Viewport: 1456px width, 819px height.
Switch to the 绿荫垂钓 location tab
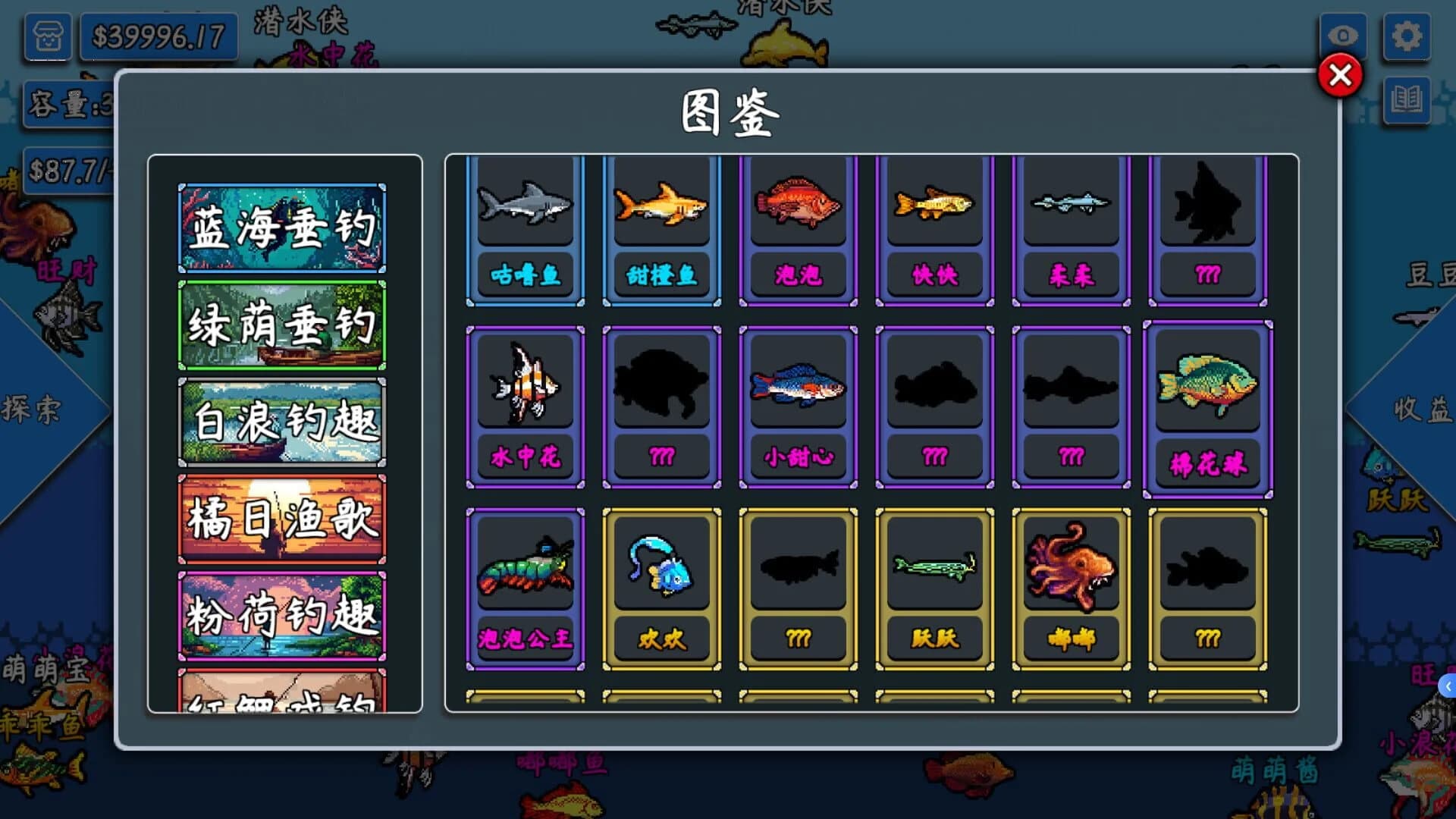point(282,325)
